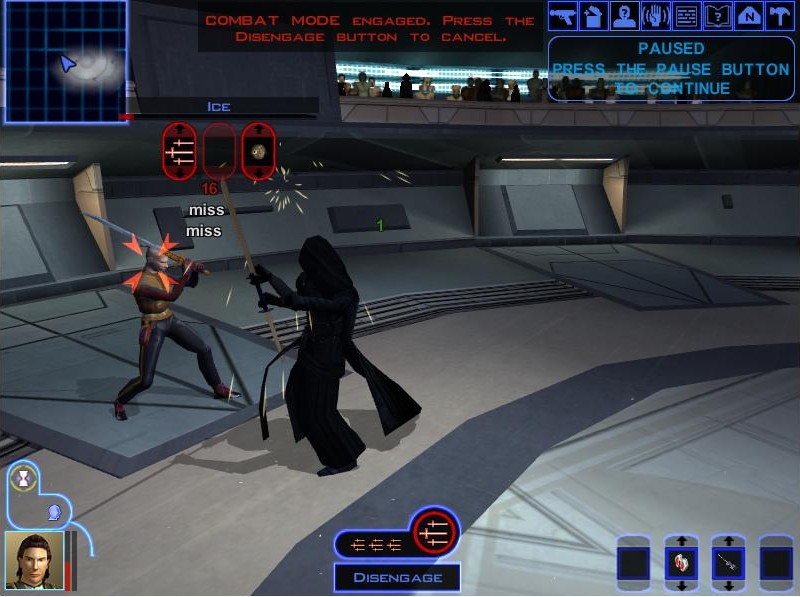Open the Equipment screen via the blaster icon
The image size is (800, 597).
tap(563, 16)
